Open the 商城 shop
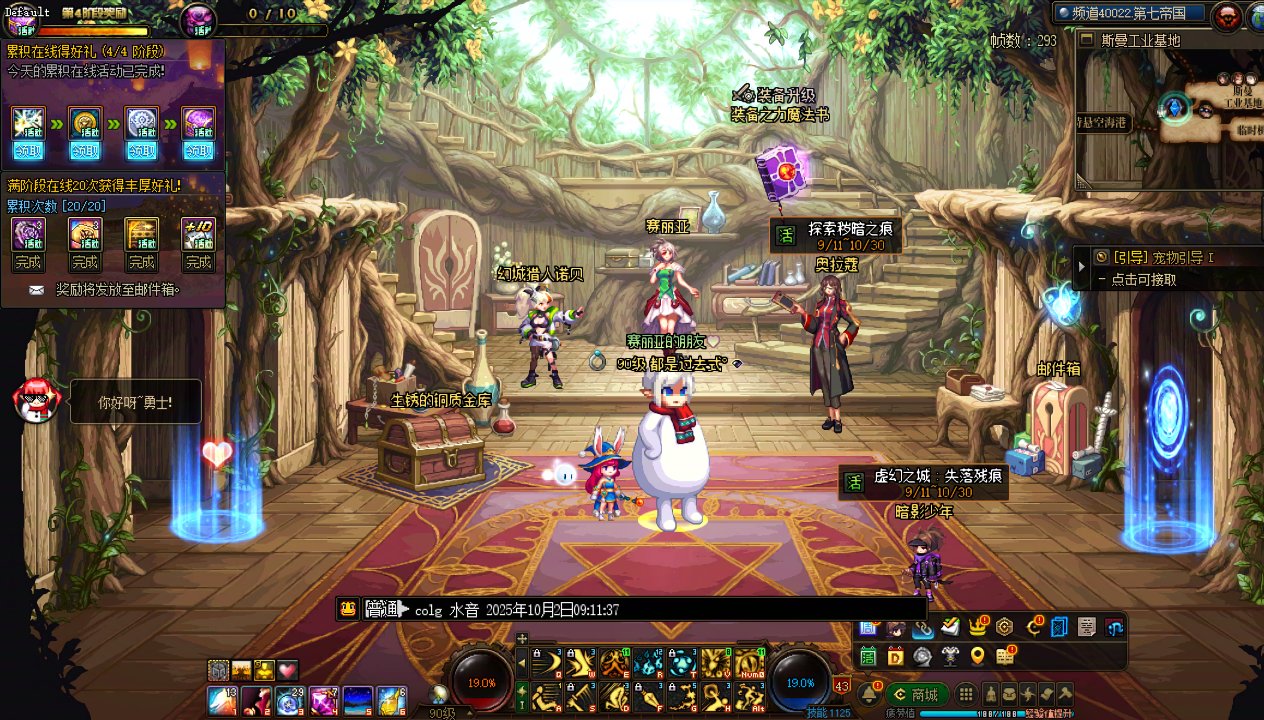Viewport: 1264px width, 720px height. [x=917, y=694]
